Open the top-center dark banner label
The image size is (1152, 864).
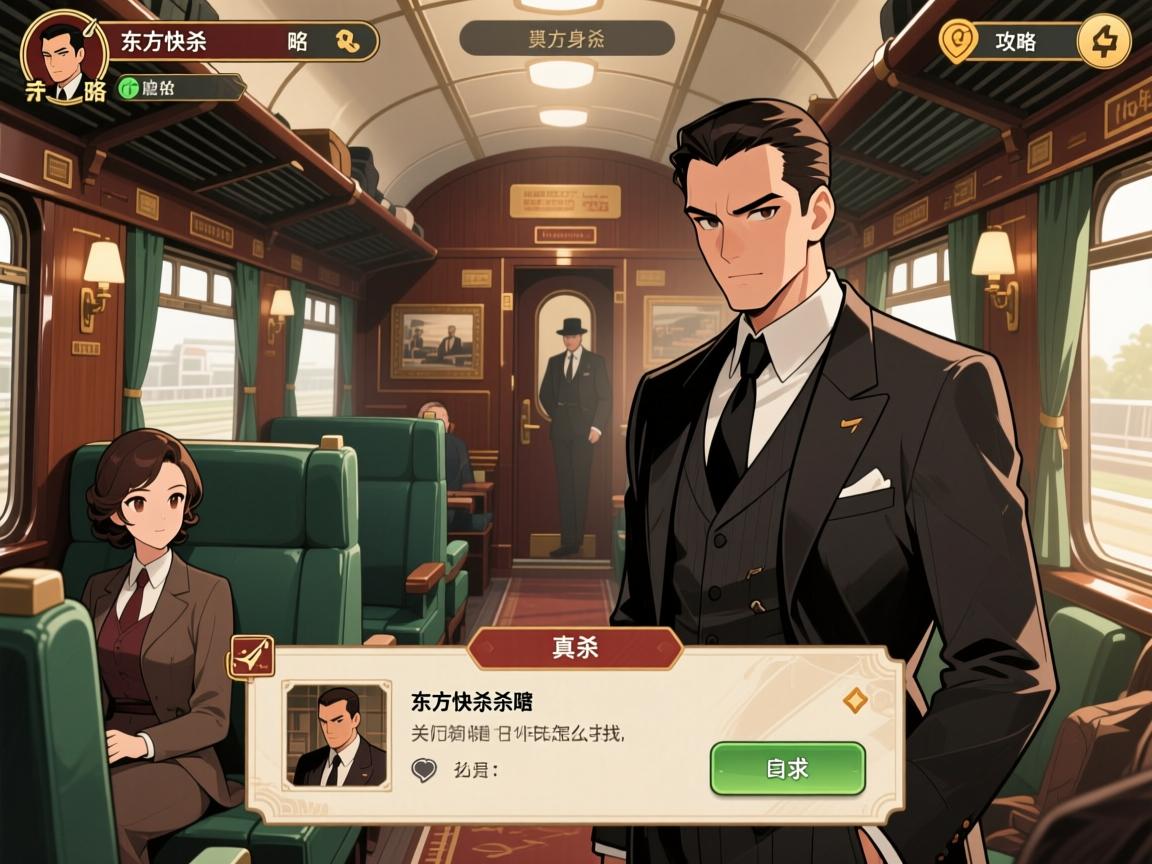coord(566,39)
